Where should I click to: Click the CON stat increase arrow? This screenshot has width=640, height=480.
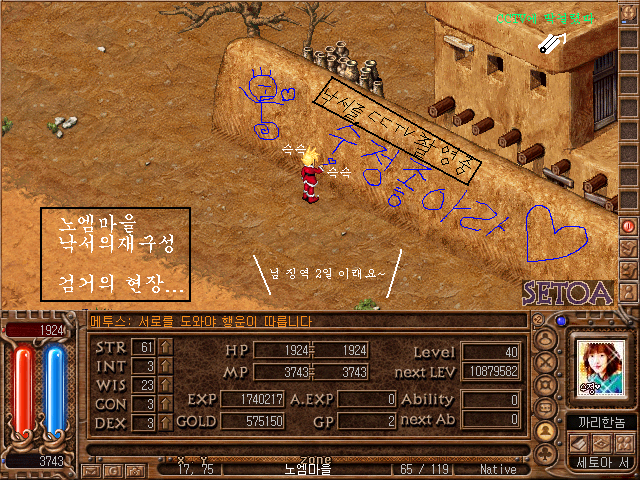(166, 404)
